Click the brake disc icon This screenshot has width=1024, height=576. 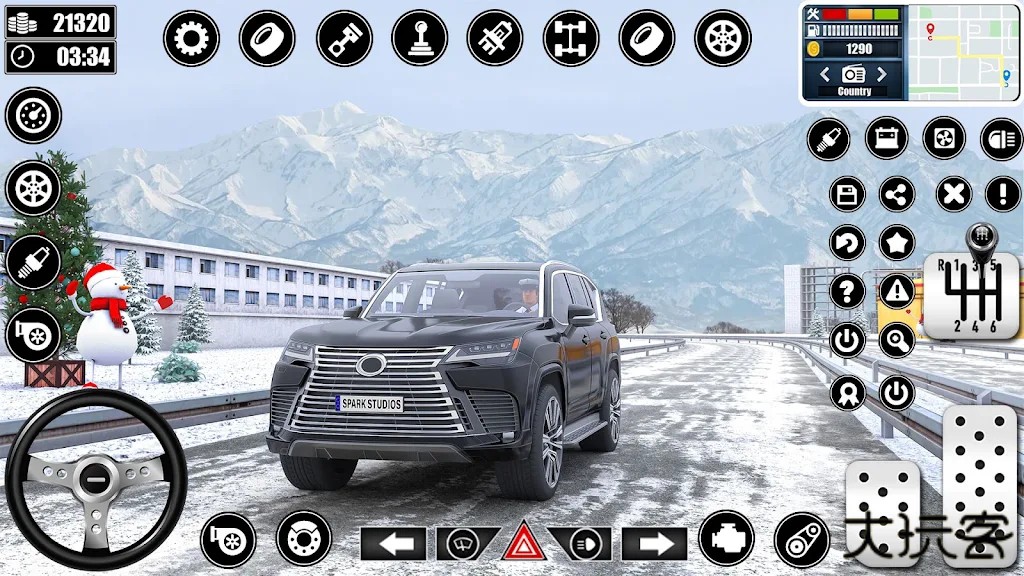pos(304,539)
